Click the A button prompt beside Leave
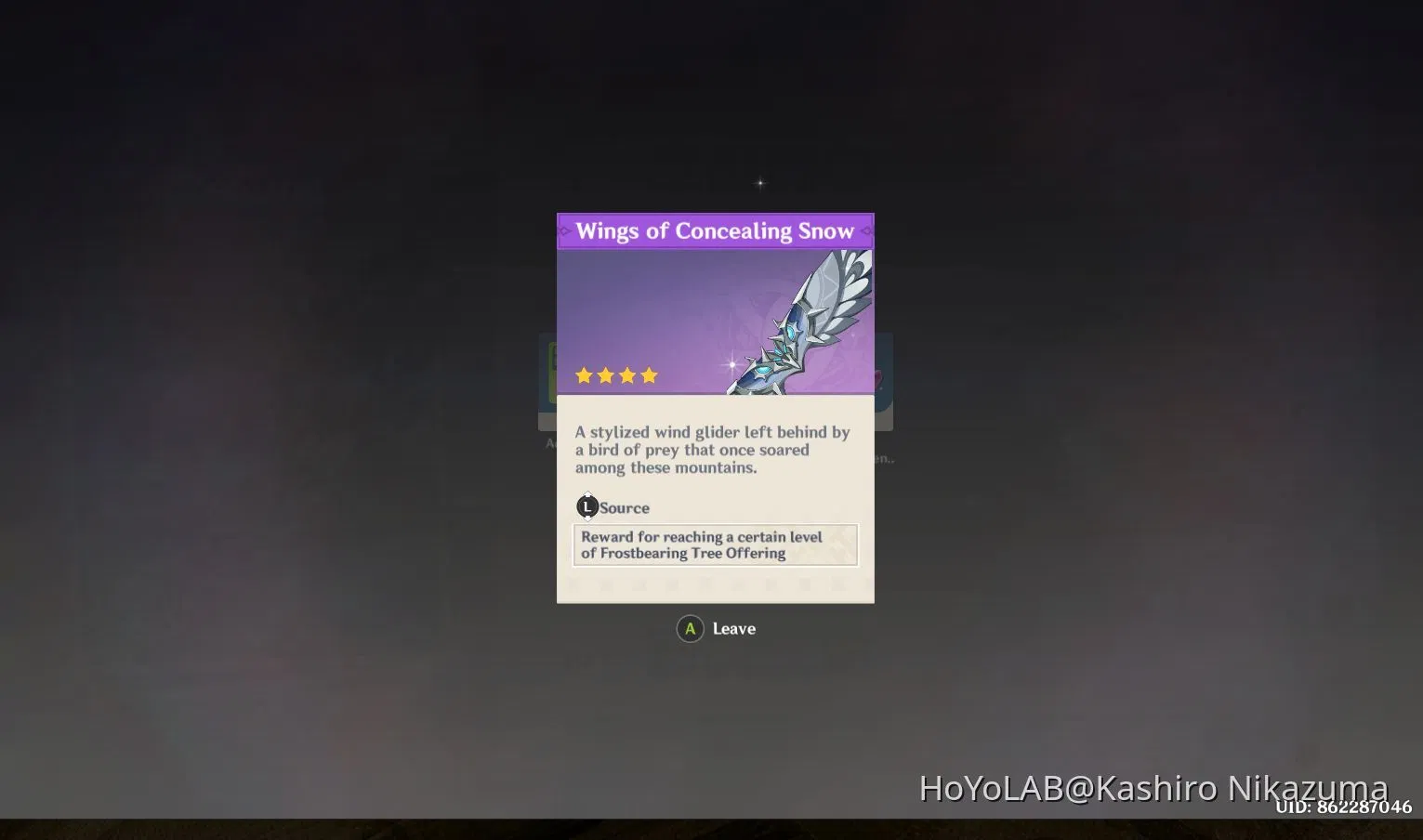Image resolution: width=1423 pixels, height=840 pixels. 690,628
